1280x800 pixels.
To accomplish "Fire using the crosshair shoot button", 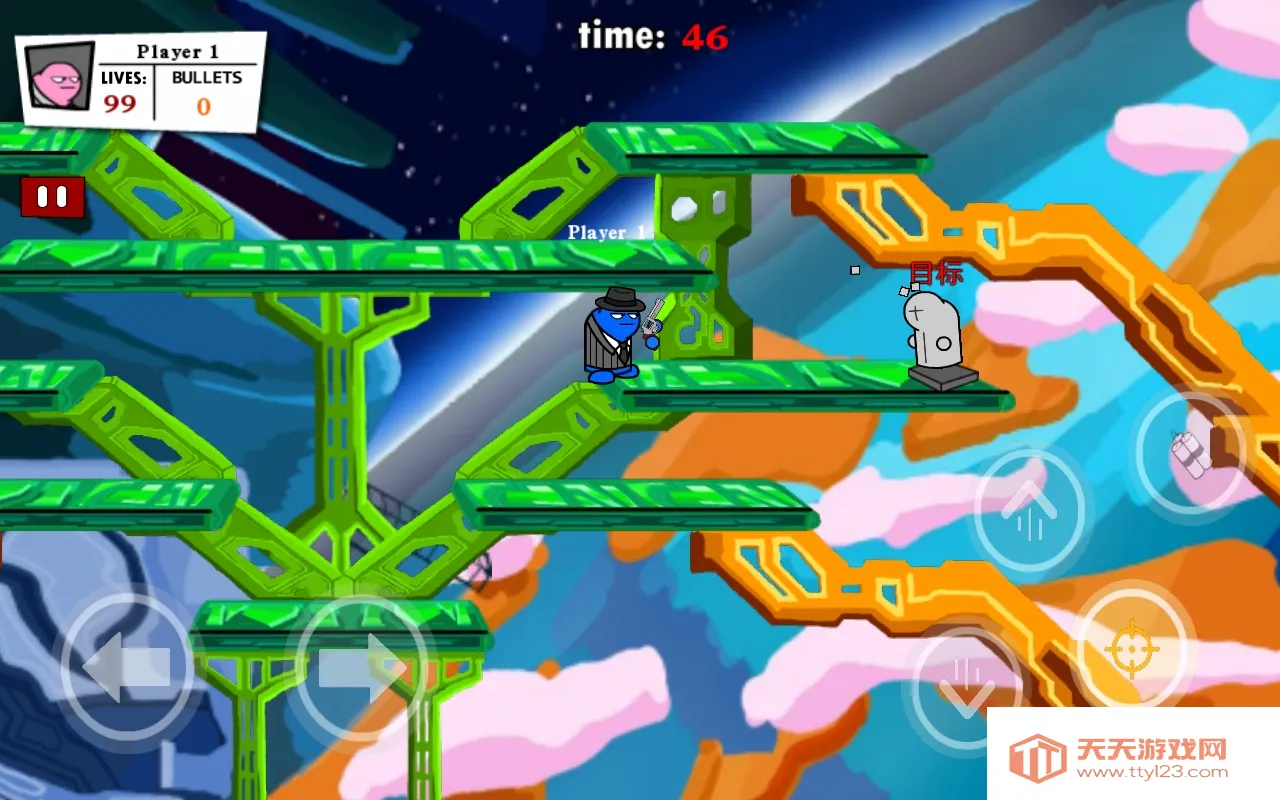I will (1131, 648).
